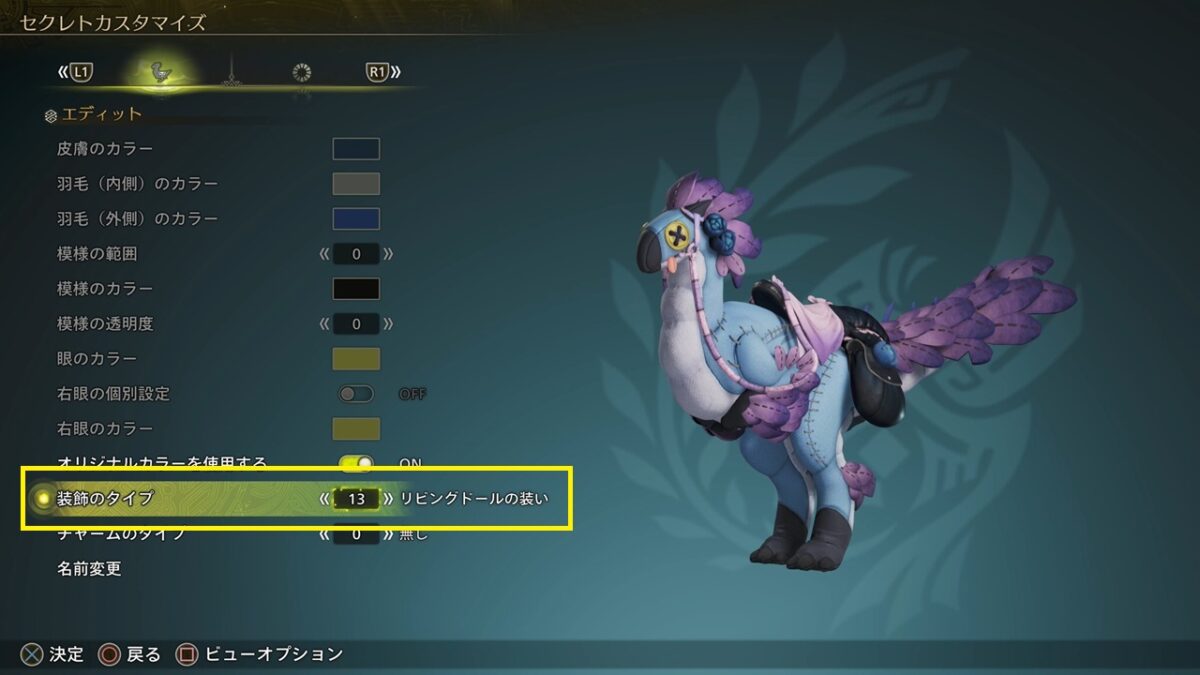Select the 名前変更 rename entry
The image size is (1200, 675).
pos(90,569)
